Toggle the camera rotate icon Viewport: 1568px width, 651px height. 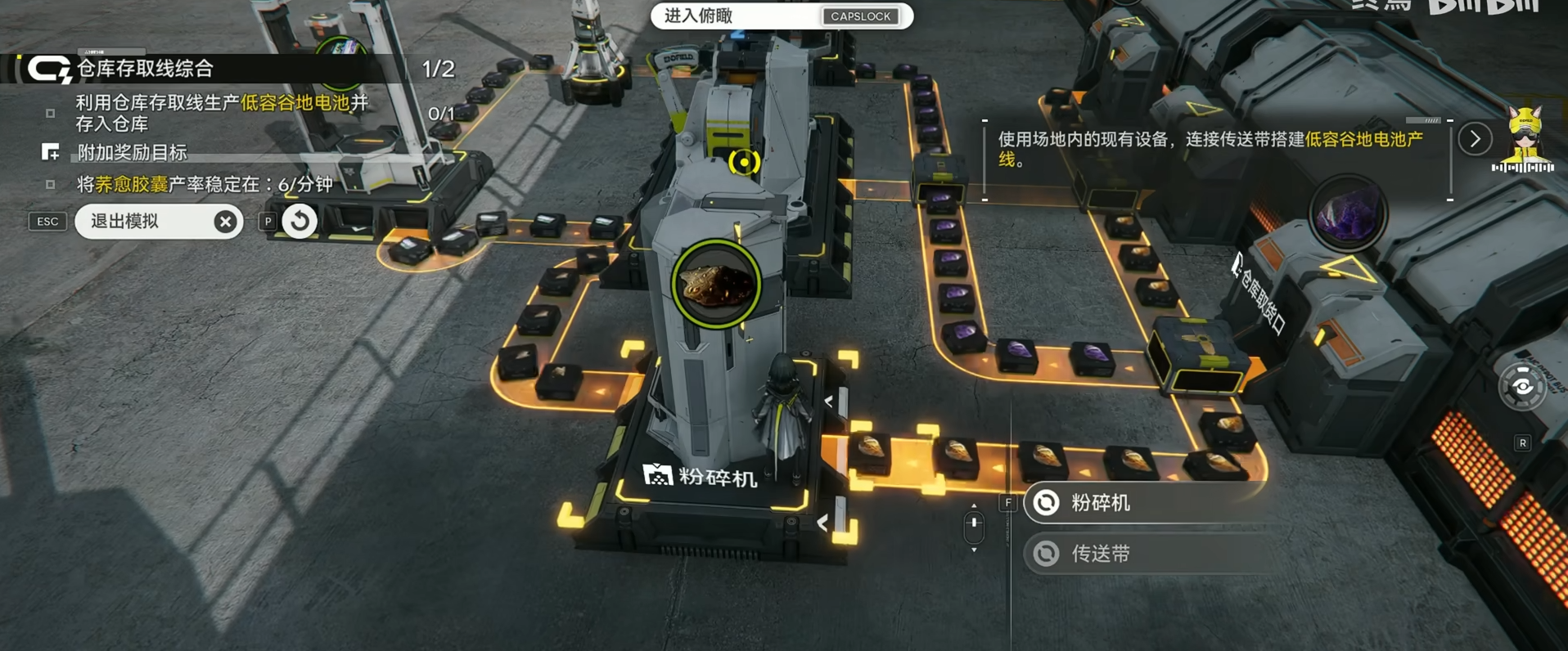click(x=1522, y=387)
